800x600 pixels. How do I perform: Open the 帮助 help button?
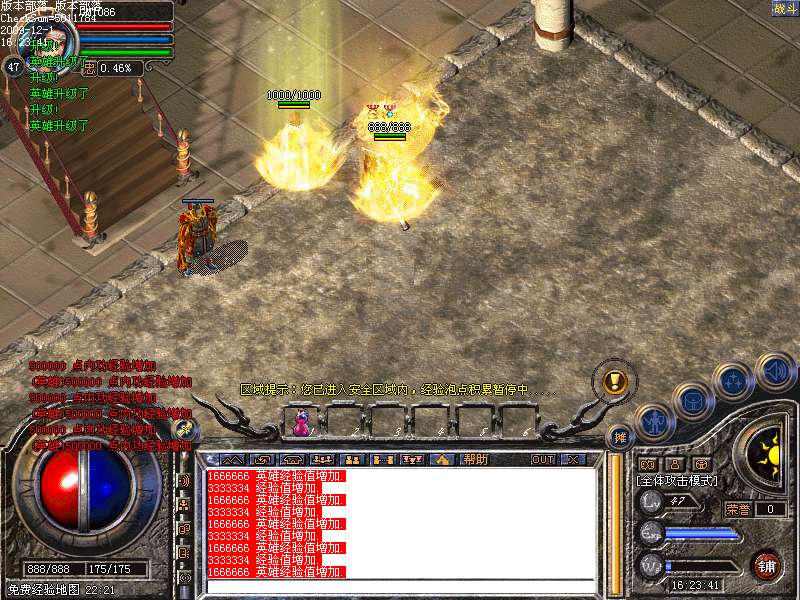click(x=475, y=459)
